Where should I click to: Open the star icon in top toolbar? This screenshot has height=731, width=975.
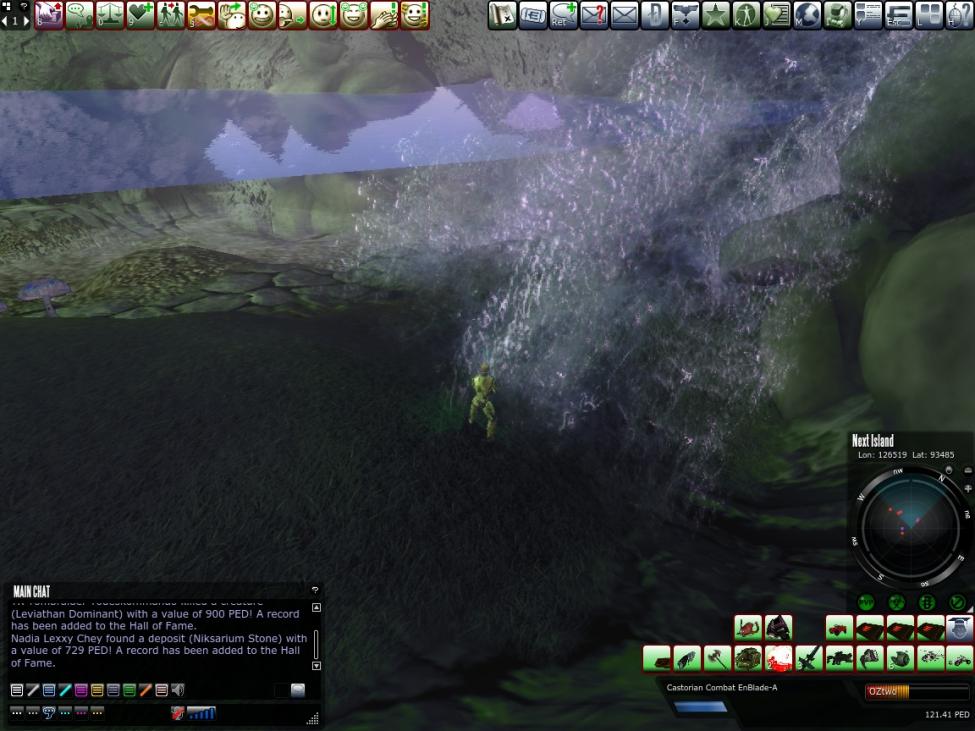(716, 15)
